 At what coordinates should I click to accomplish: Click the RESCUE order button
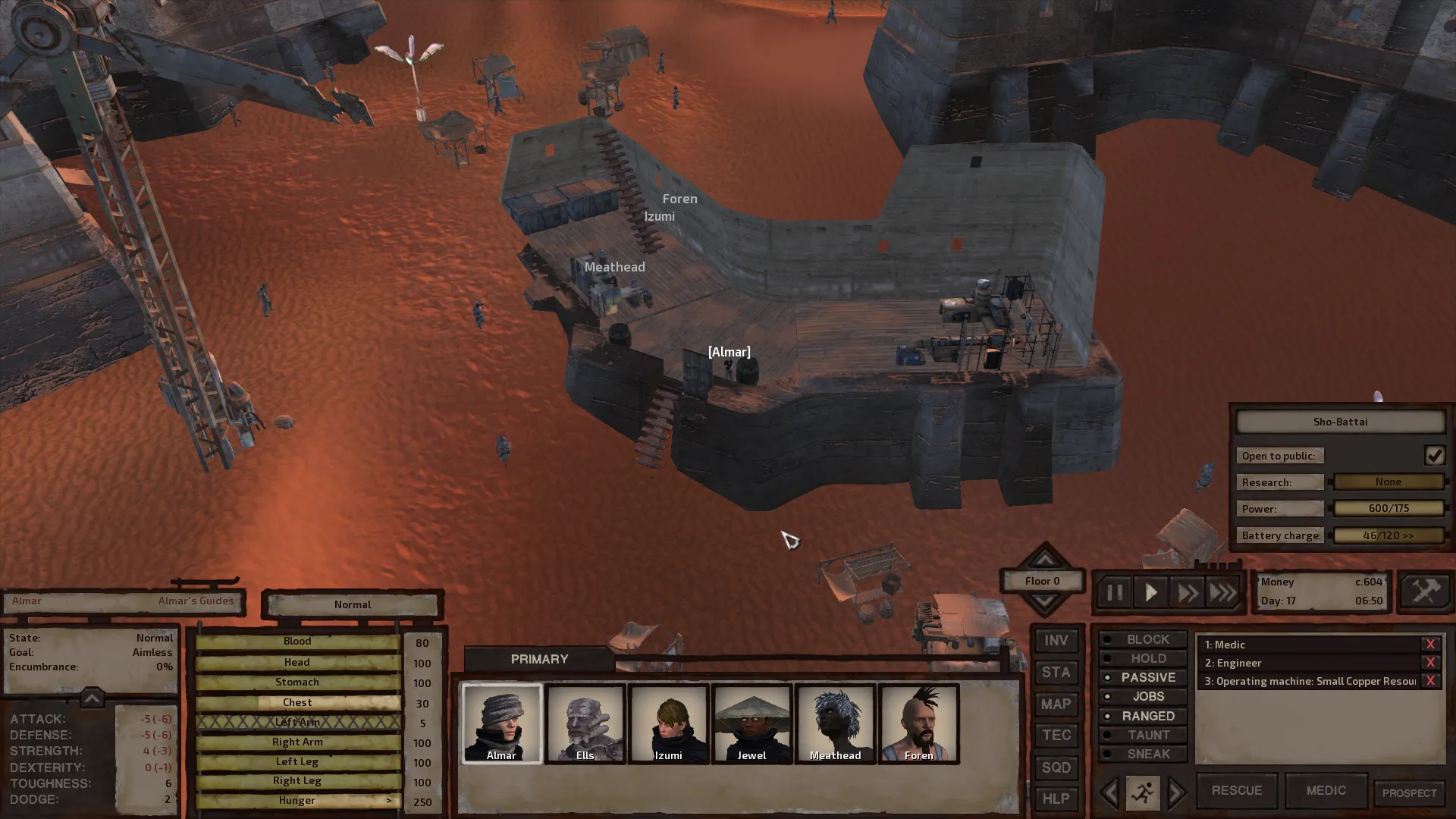coord(1236,790)
